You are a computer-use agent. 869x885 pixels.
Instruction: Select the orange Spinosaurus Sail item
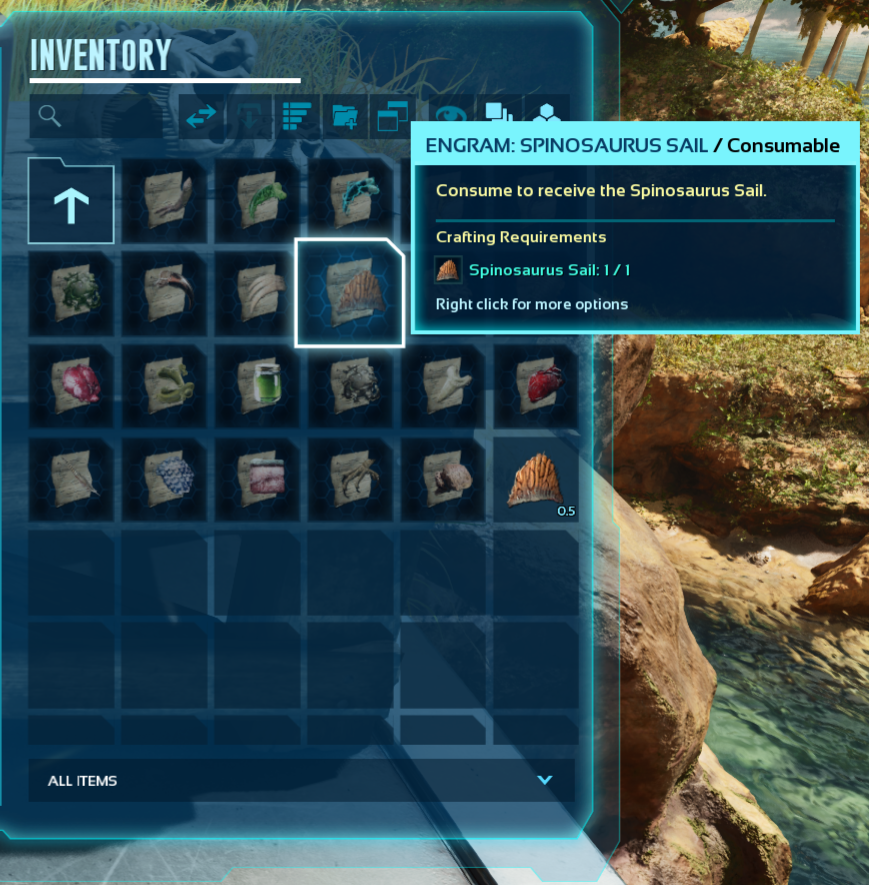tap(536, 479)
